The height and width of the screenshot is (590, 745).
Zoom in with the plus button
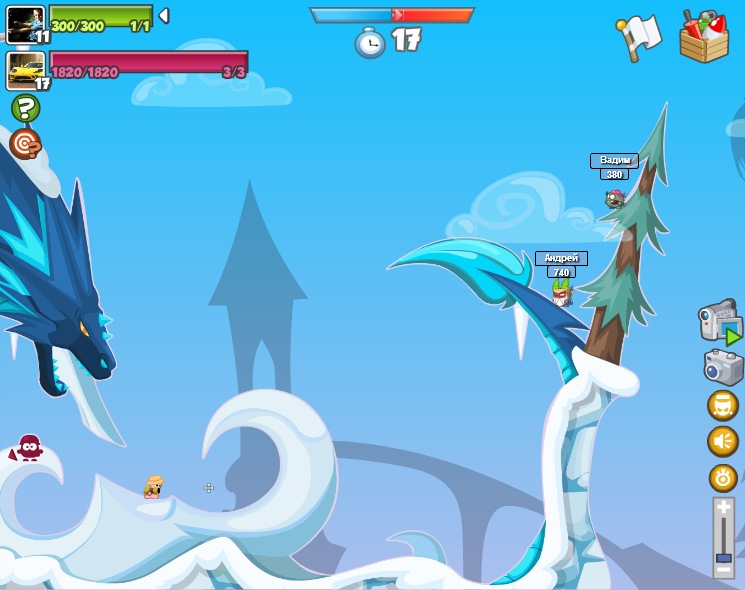coord(723,508)
